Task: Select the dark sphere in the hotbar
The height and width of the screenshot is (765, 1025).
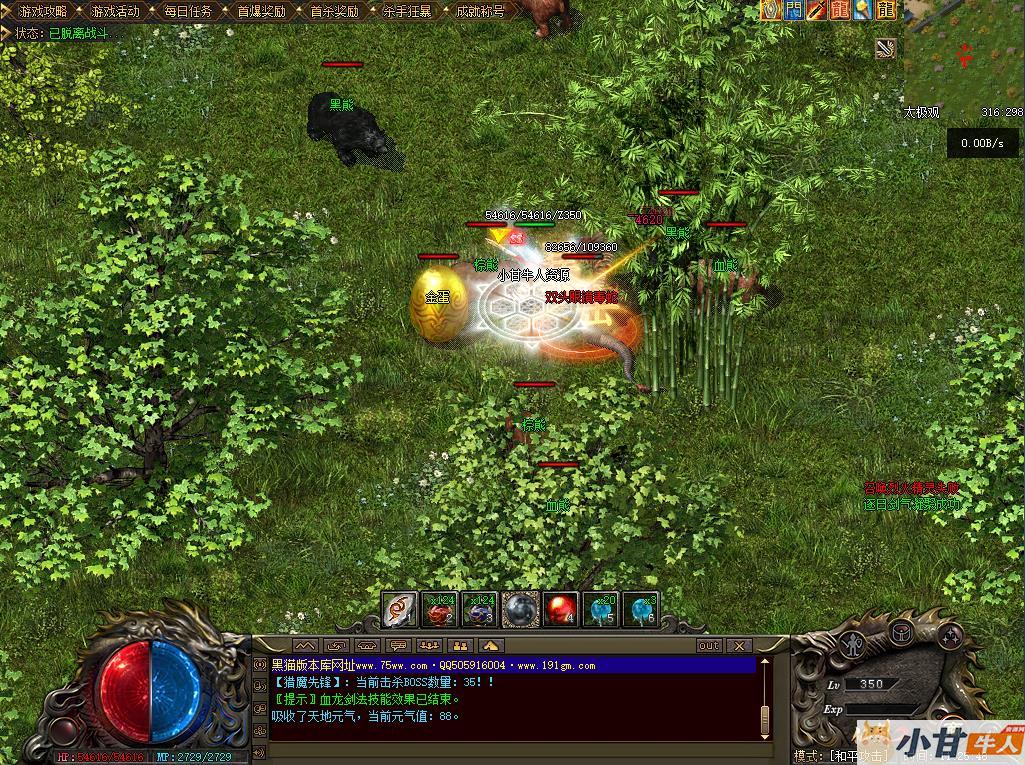Action: click(521, 609)
